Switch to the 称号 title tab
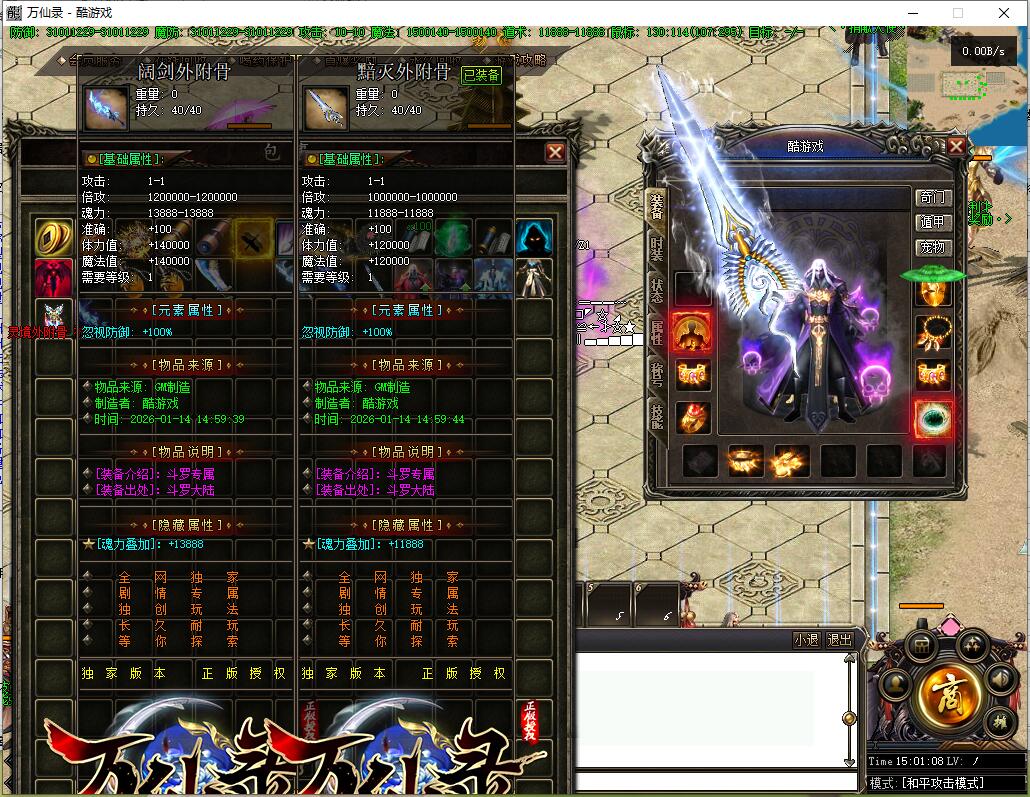Image resolution: width=1030 pixels, height=797 pixels. tap(657, 374)
